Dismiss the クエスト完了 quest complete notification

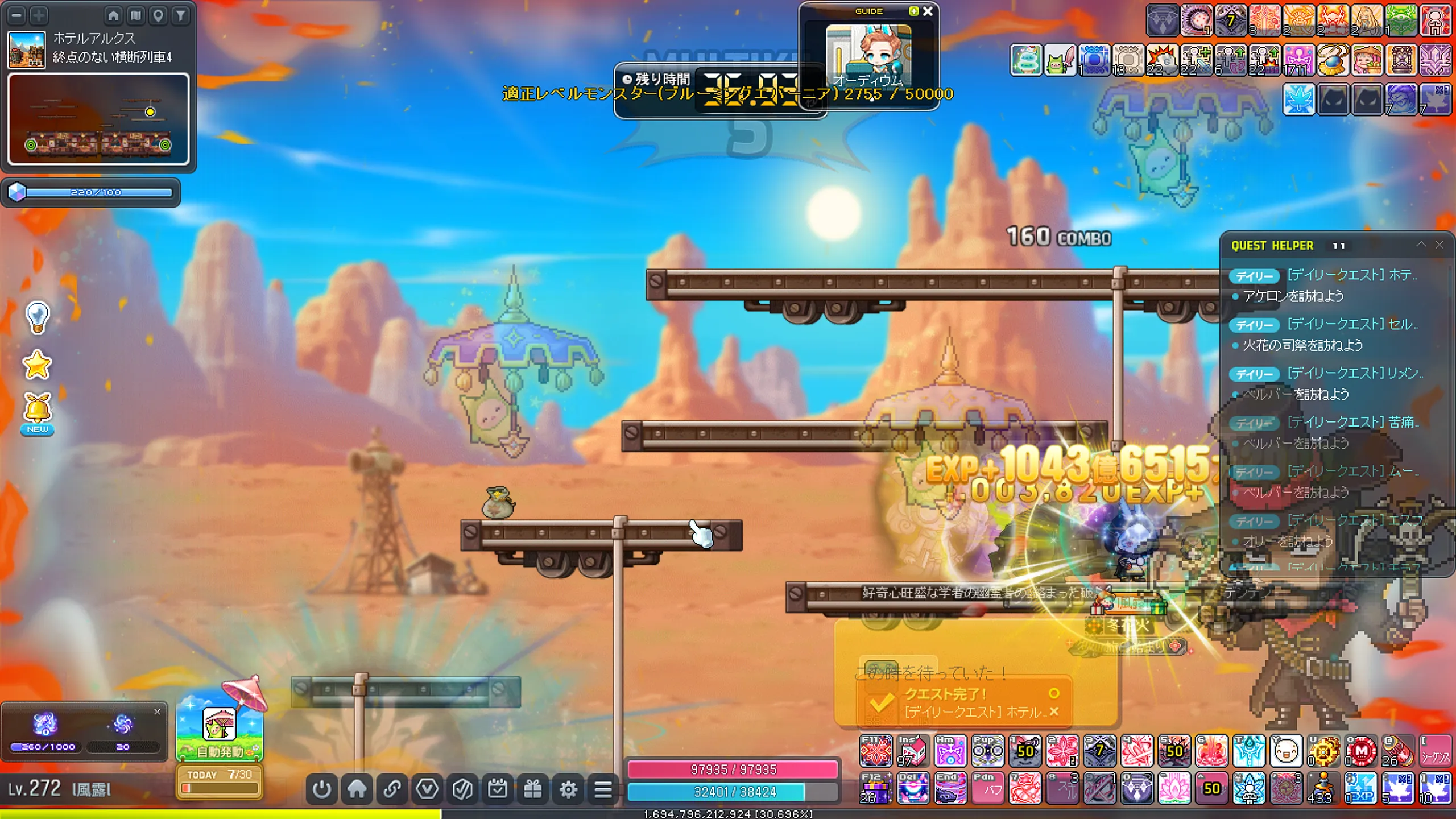point(1054,712)
